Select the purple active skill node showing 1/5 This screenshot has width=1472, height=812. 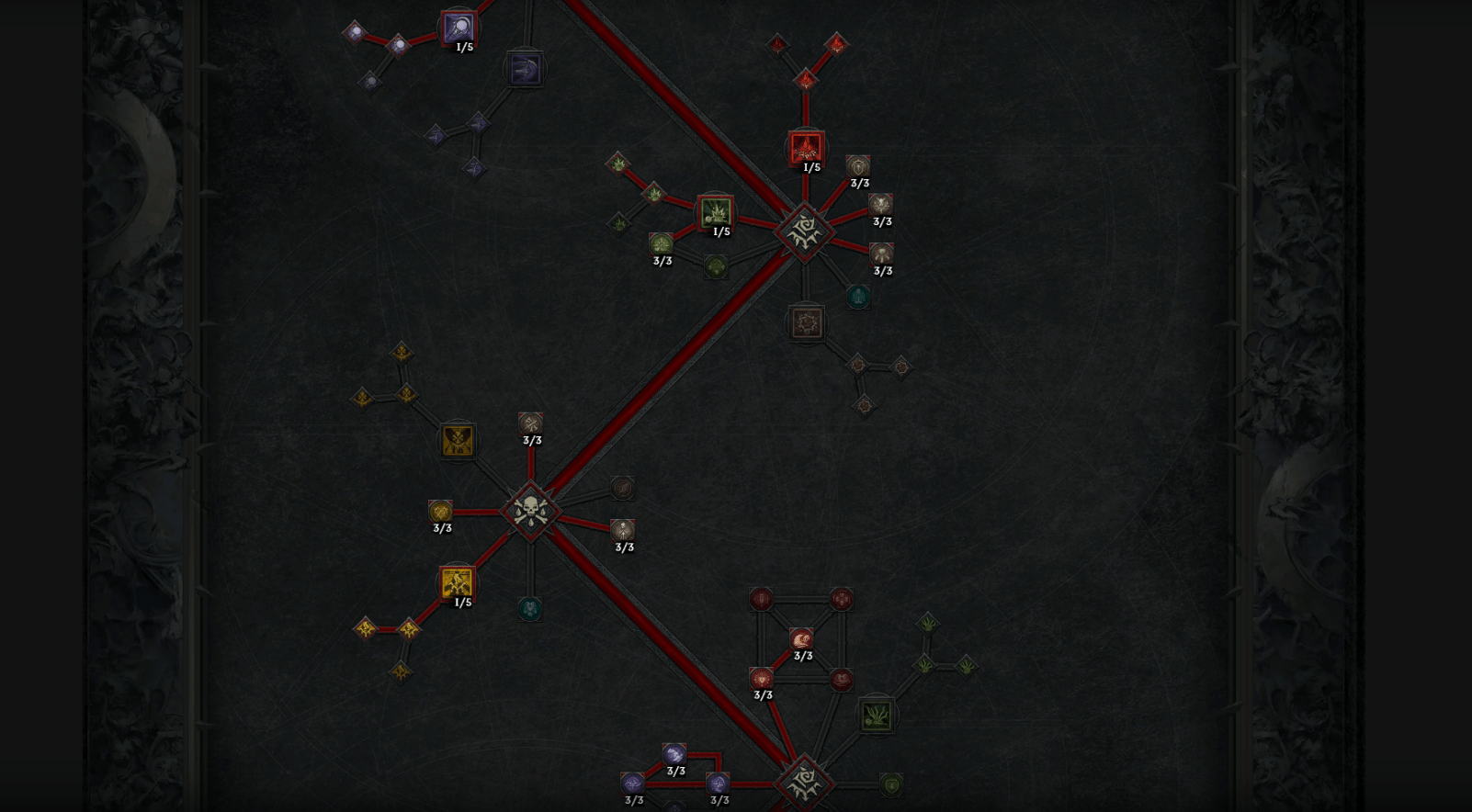pos(458,28)
